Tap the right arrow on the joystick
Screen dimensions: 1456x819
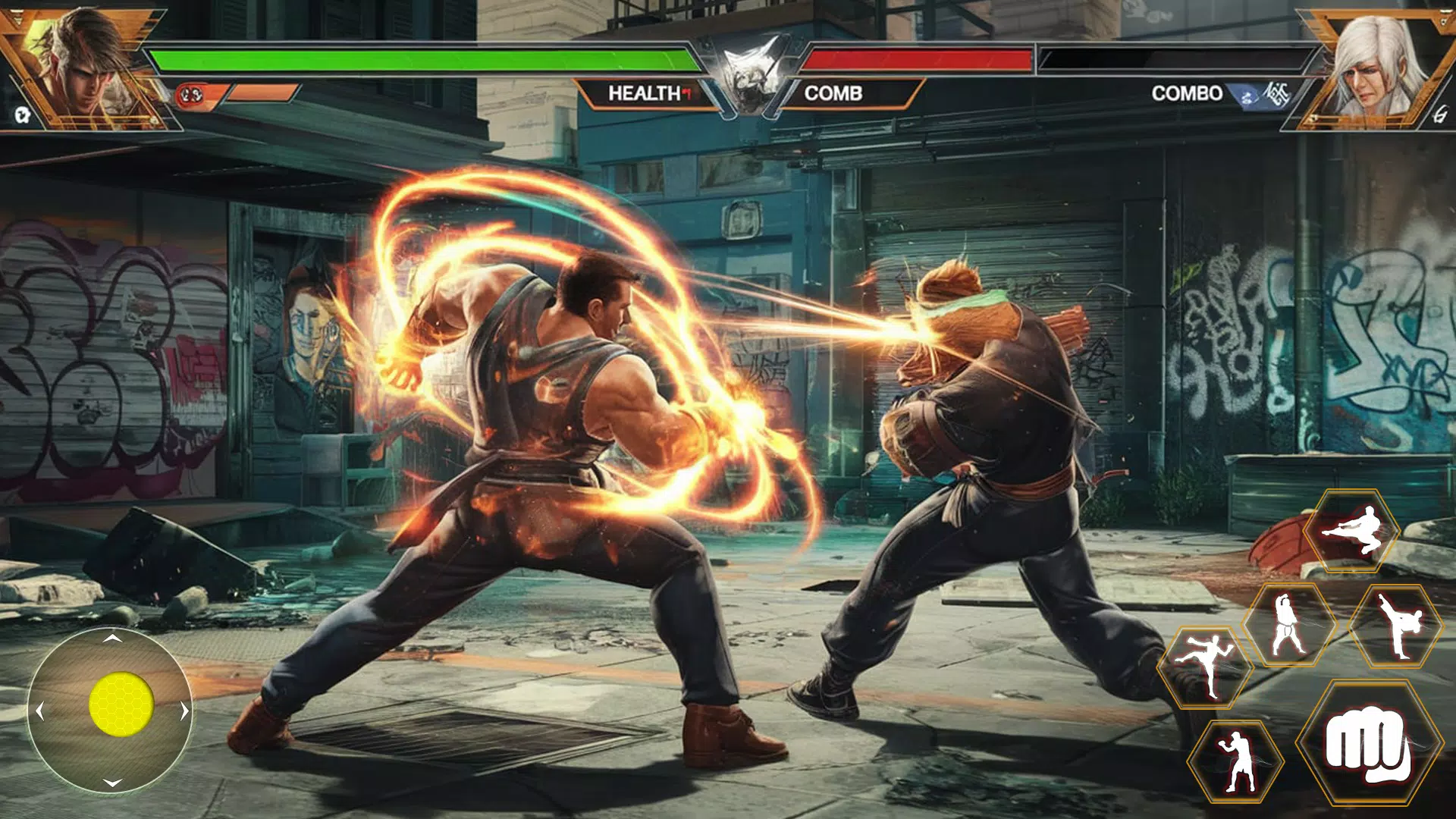(x=184, y=711)
